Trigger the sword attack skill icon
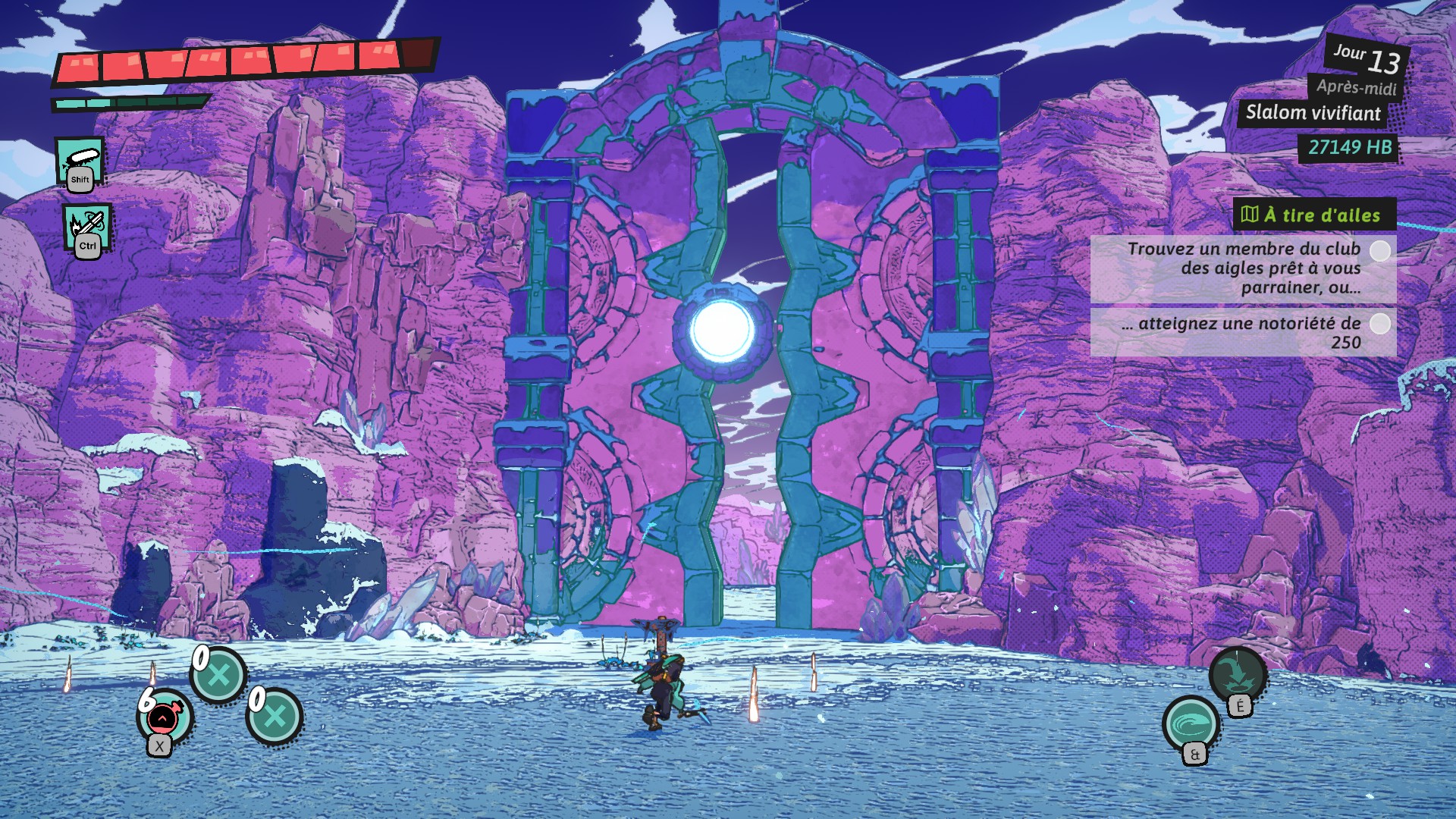1456x819 pixels. click(x=87, y=226)
